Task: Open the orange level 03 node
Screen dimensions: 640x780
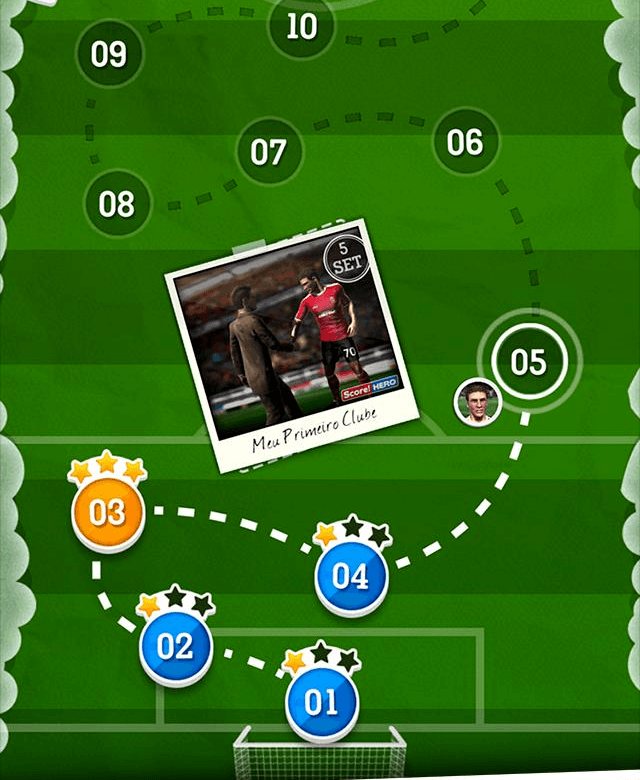Action: coord(107,513)
